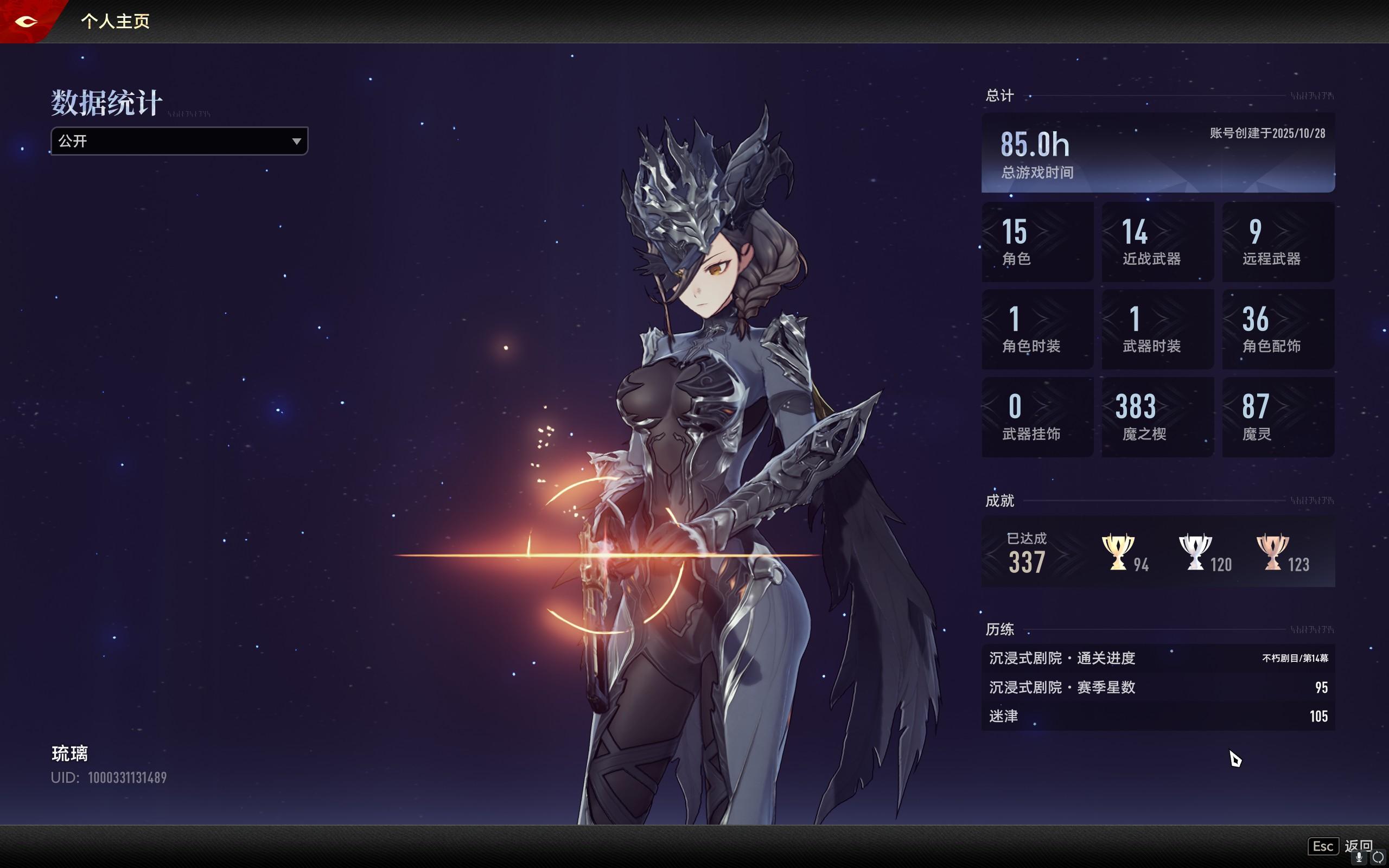Open the 公开 privacy dropdown
Screen dimensions: 1389x868
[179, 141]
